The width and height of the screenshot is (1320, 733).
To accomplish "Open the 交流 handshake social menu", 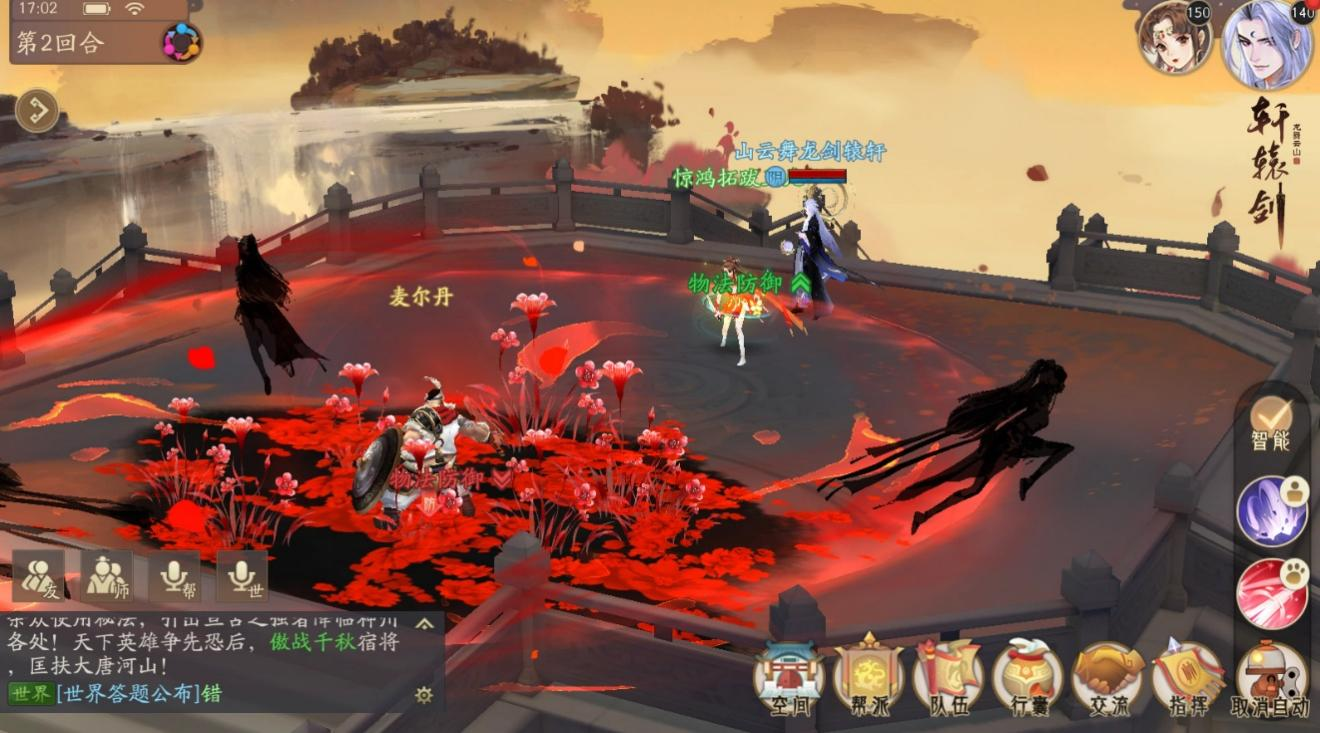I will pos(1108,676).
